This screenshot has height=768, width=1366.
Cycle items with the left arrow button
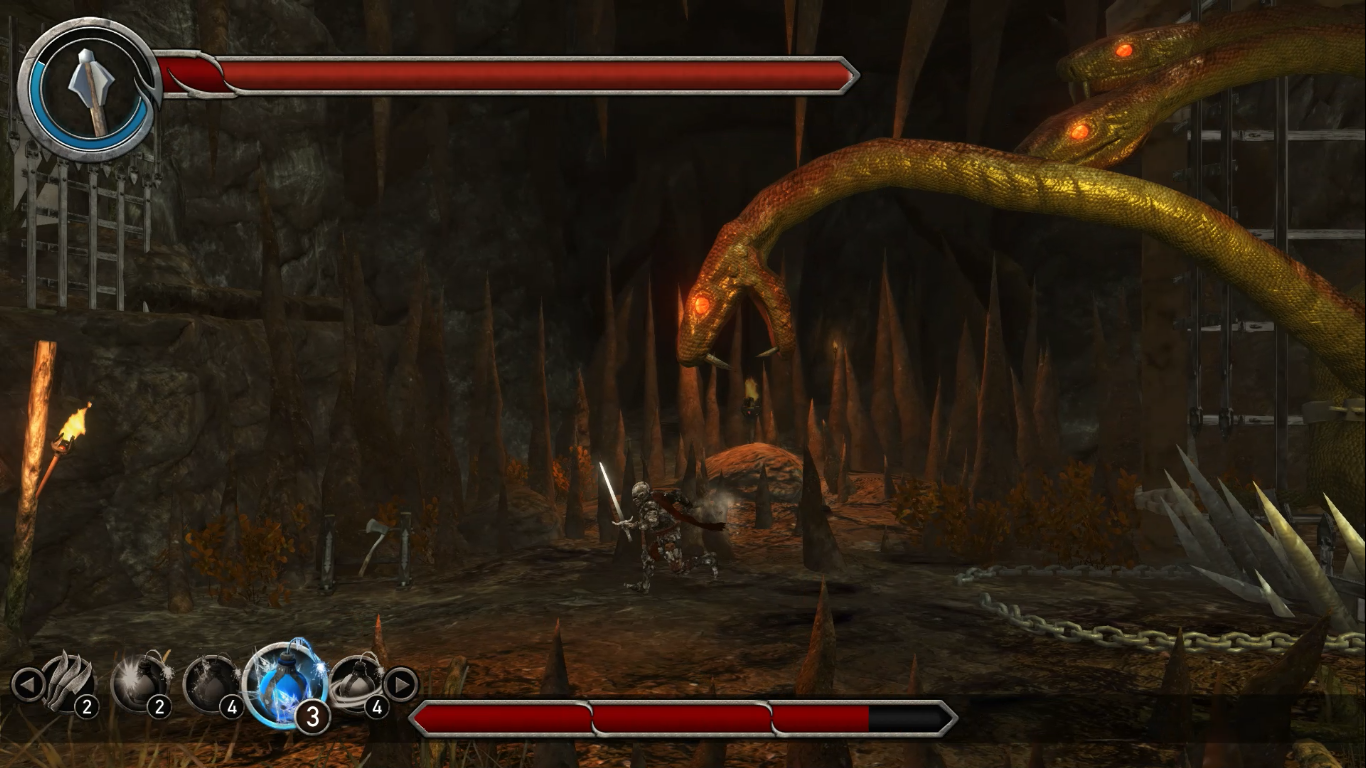[x=27, y=684]
